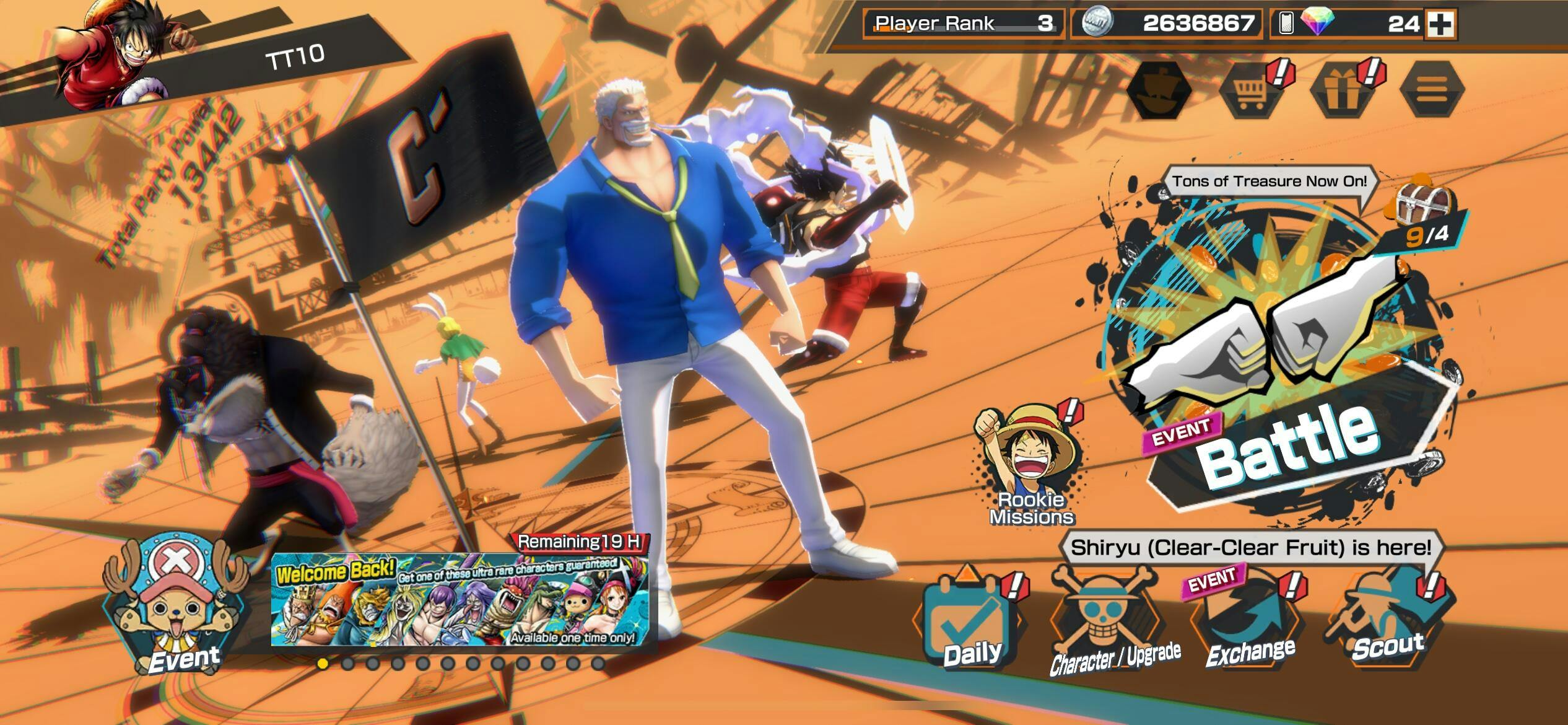Add more rainbow diamonds with plus button

point(1440,24)
